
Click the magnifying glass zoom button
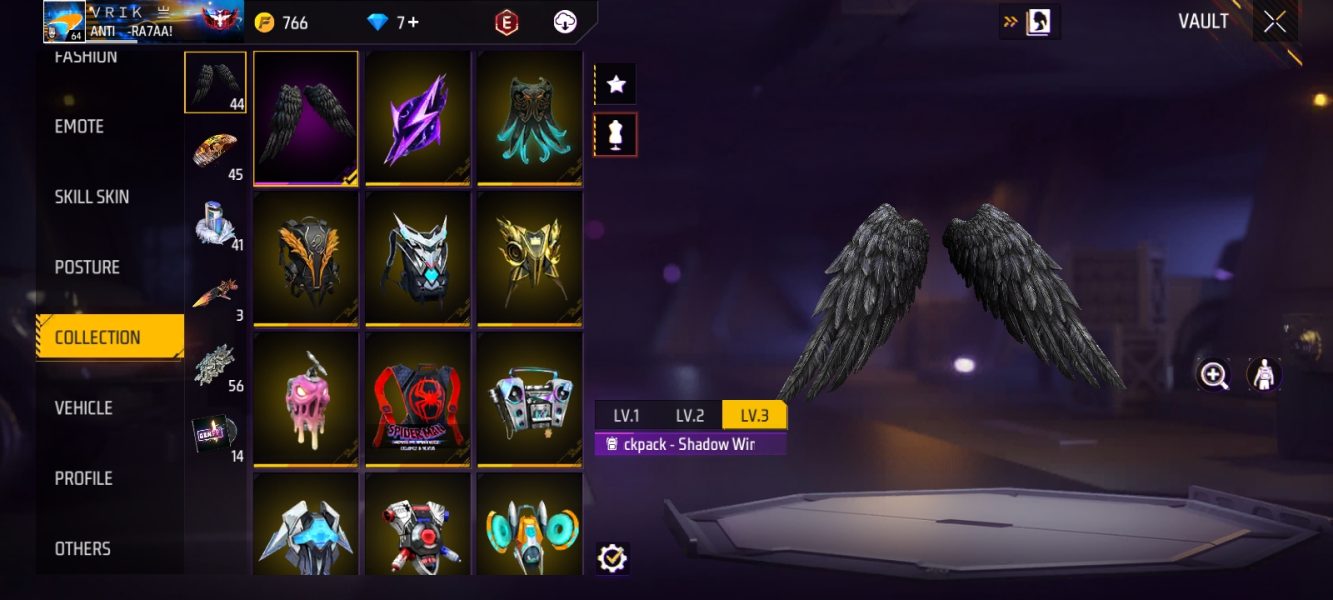[1214, 375]
